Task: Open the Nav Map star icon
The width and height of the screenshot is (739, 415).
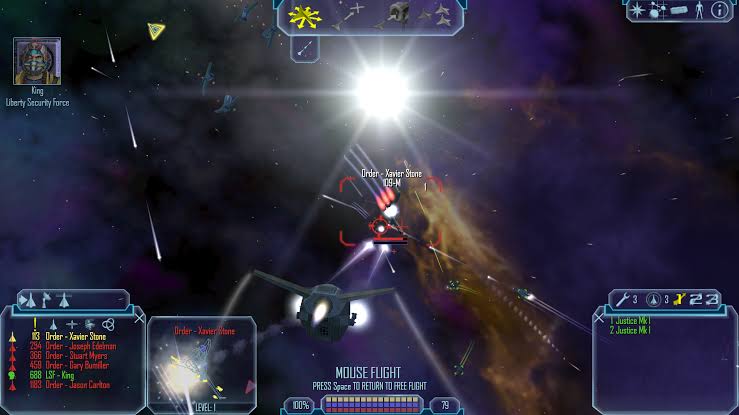Action: pyautogui.click(x=636, y=10)
